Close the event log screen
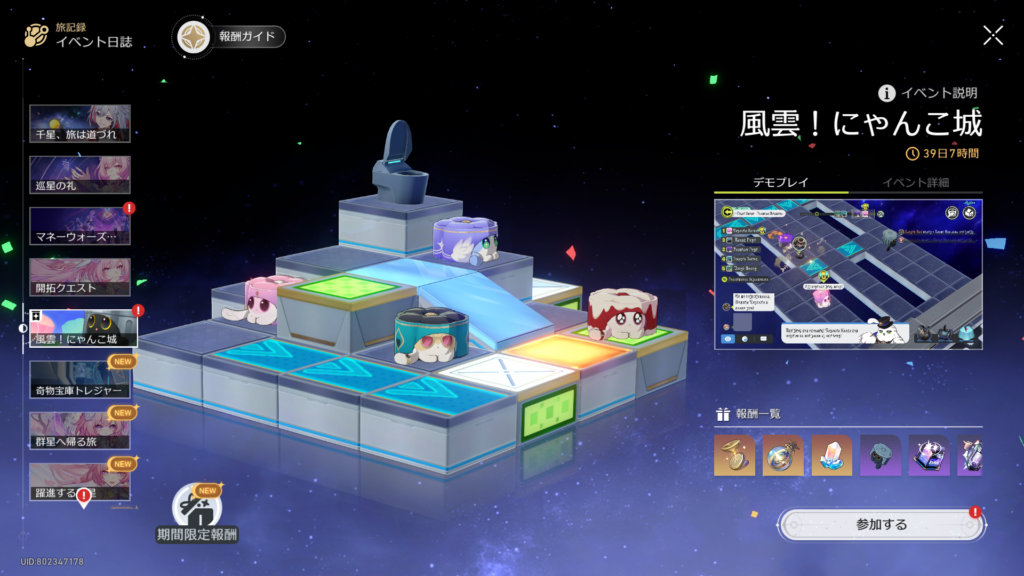The width and height of the screenshot is (1024, 576). click(992, 36)
